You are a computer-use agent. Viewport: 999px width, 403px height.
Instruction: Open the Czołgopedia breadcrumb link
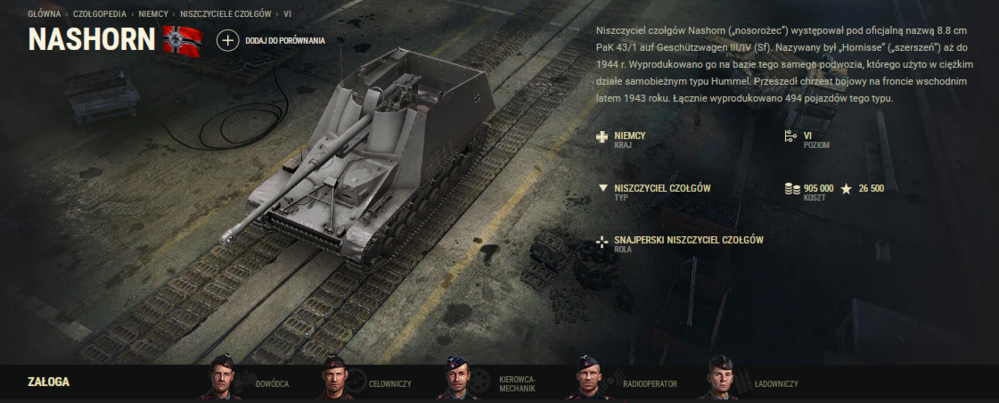point(101,15)
